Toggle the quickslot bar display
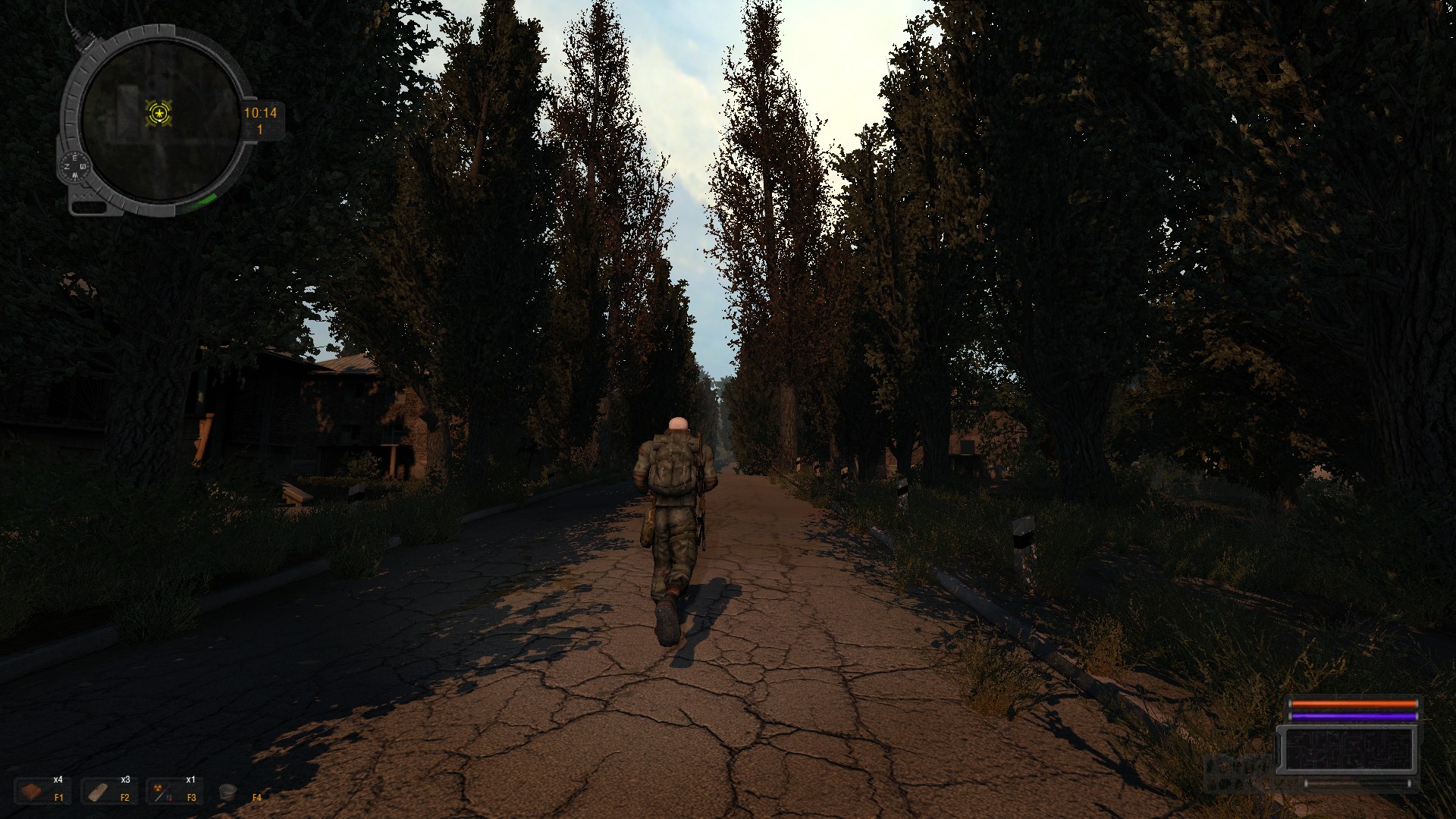 136,791
